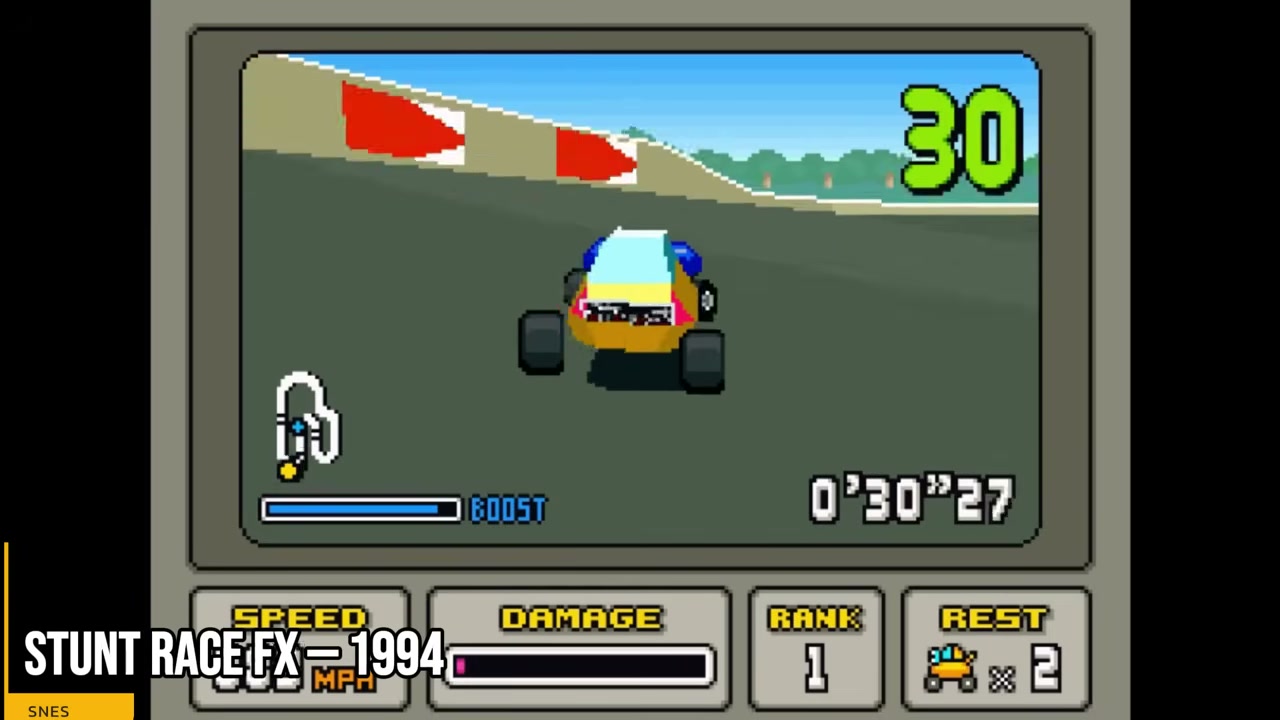The width and height of the screenshot is (1280, 720).
Task: Toggle the BOOST indicator label
Action: pyautogui.click(x=508, y=510)
